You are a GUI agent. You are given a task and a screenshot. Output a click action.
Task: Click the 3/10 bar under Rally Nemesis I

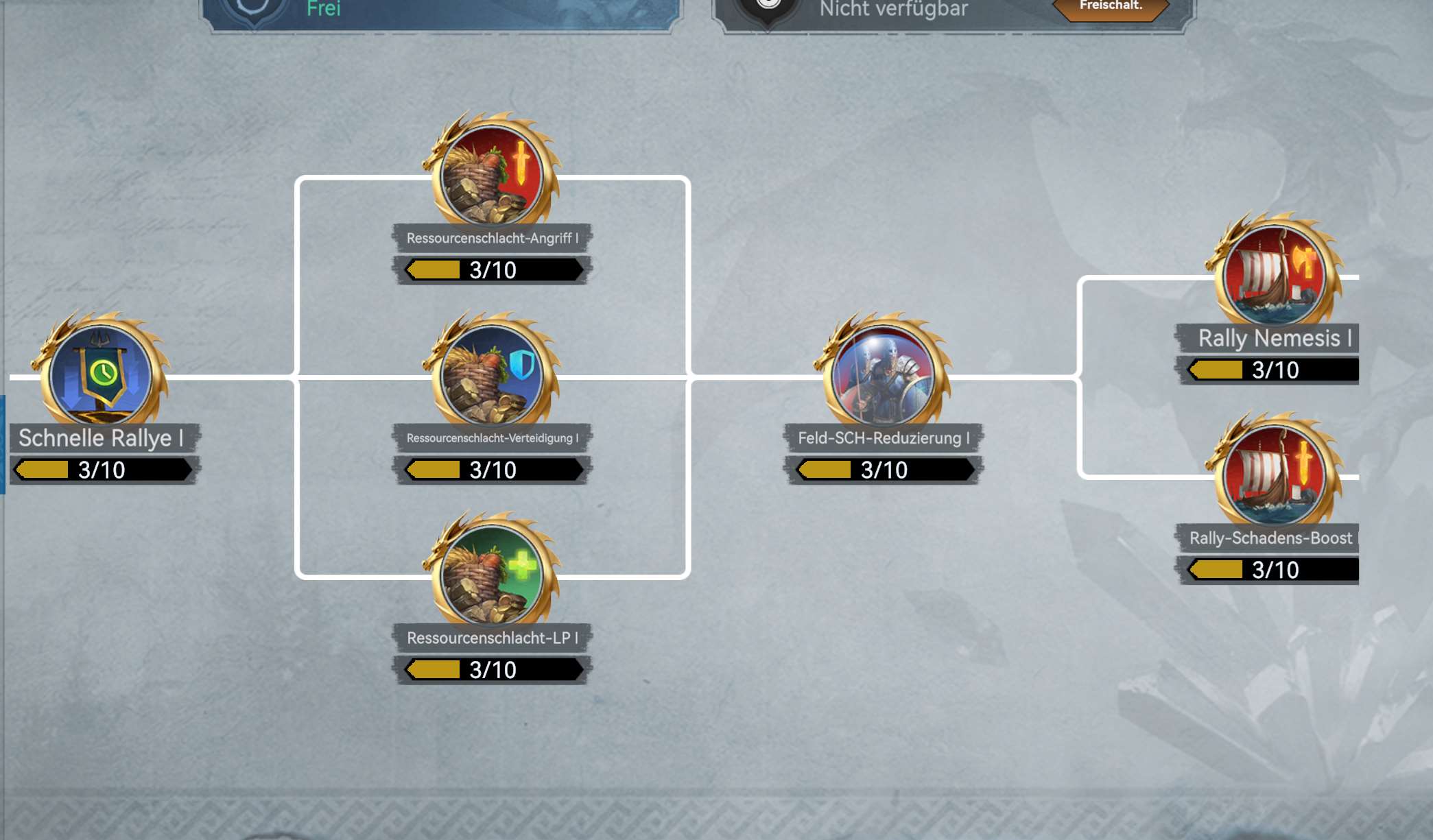click(x=1268, y=370)
